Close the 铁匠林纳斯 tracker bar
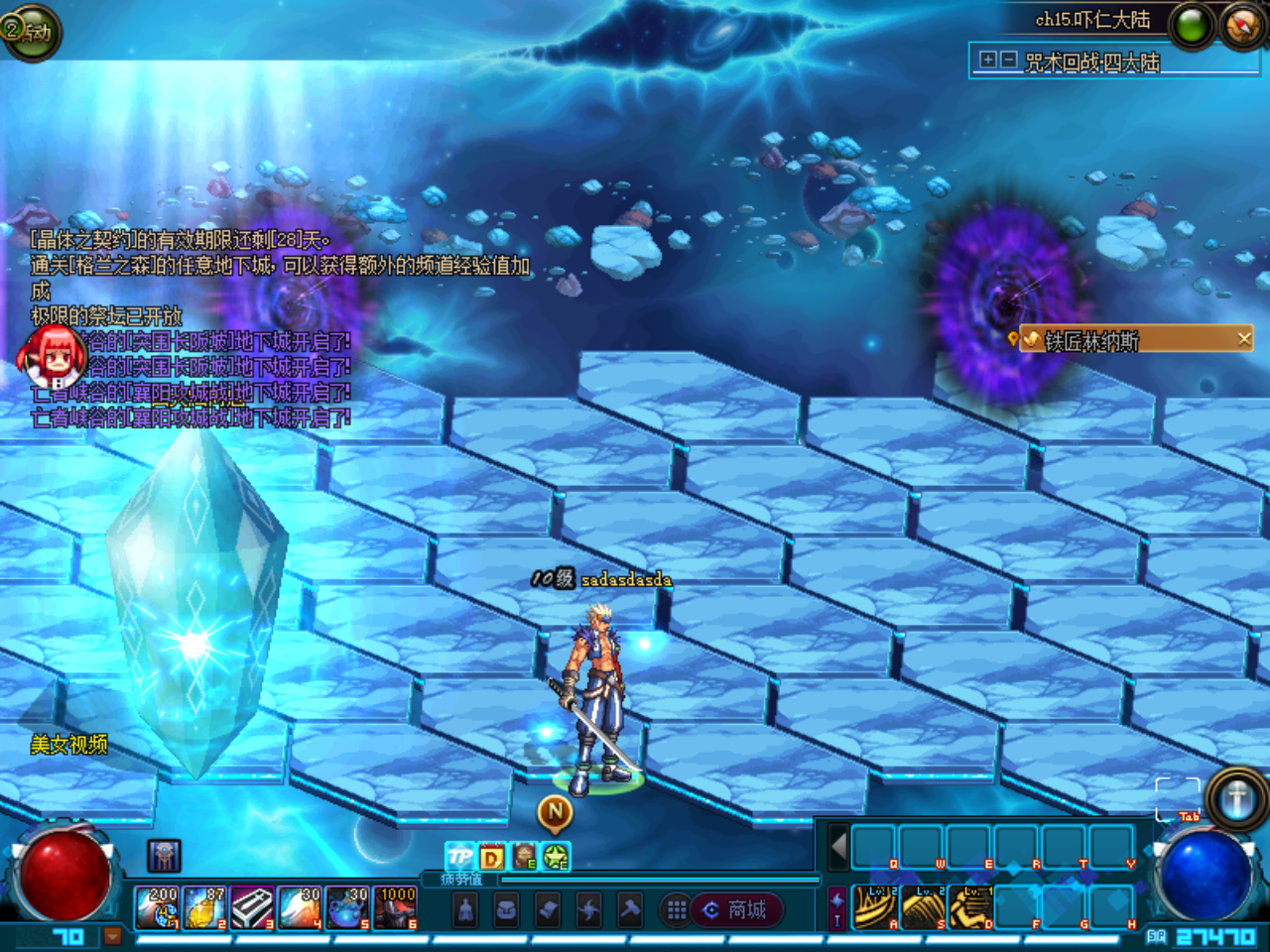Image resolution: width=1270 pixels, height=952 pixels. point(1244,339)
